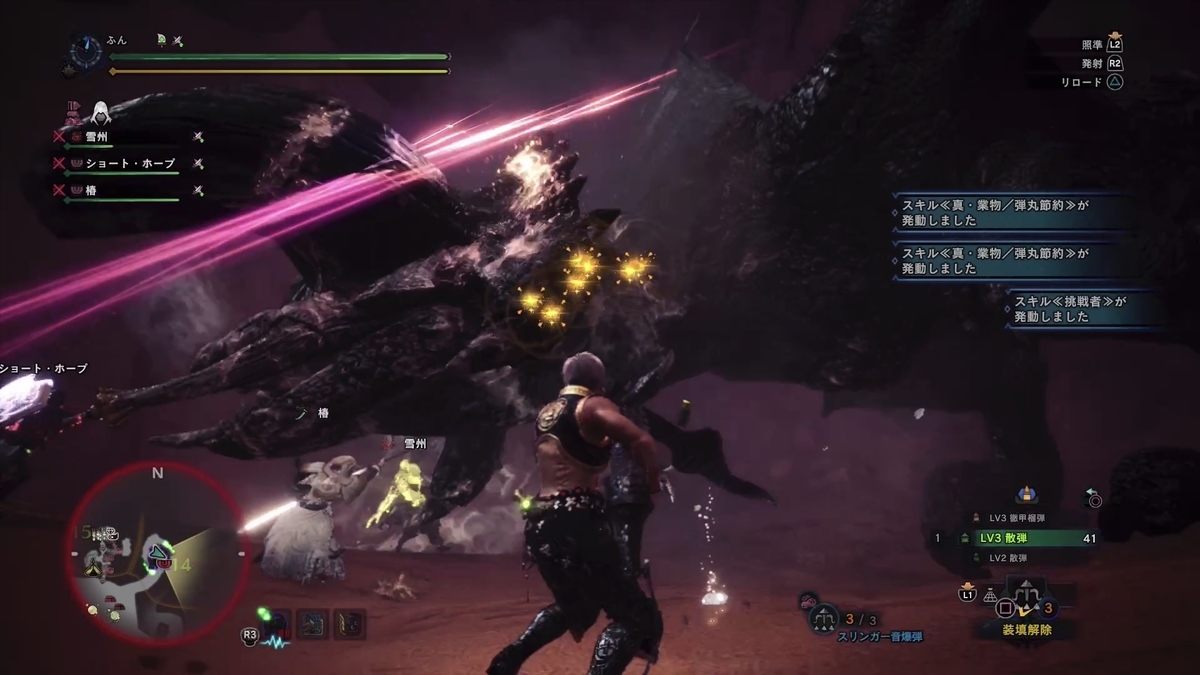The width and height of the screenshot is (1200, 675).
Task: Dismiss the スキル≪挑戦者≫ activation notice
Action: pos(1083,309)
